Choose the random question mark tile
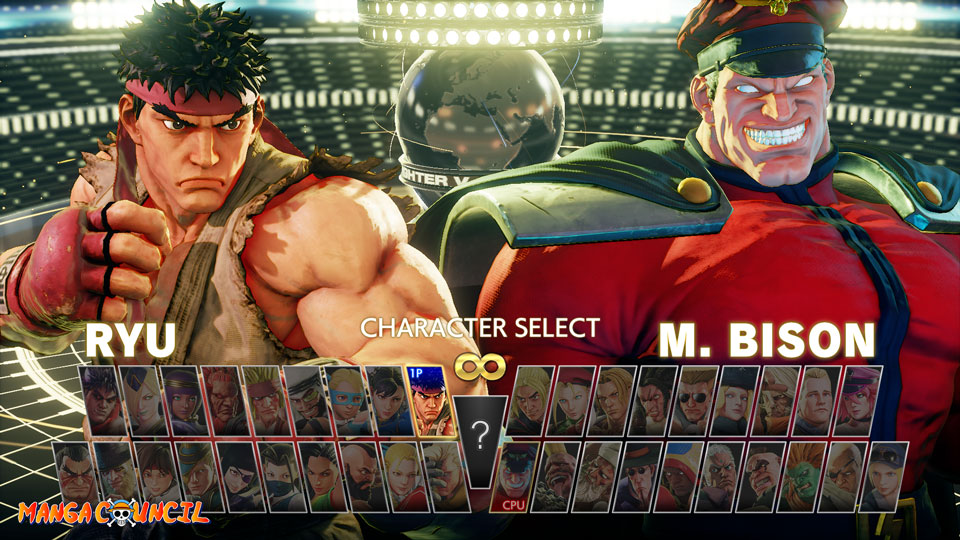 coord(481,434)
